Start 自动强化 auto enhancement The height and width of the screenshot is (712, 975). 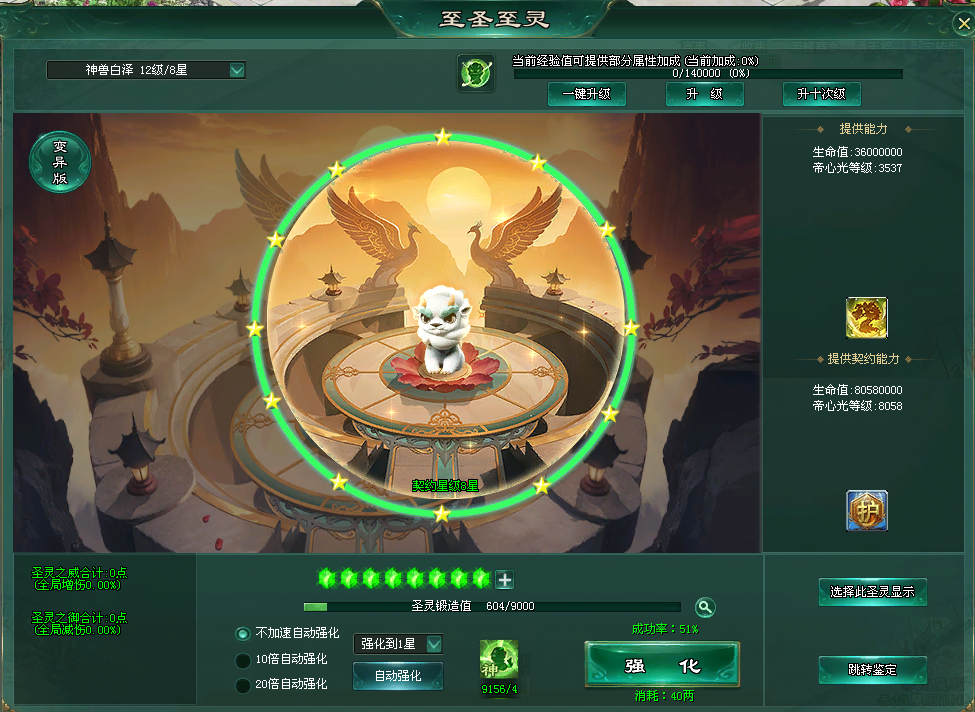tap(397, 676)
